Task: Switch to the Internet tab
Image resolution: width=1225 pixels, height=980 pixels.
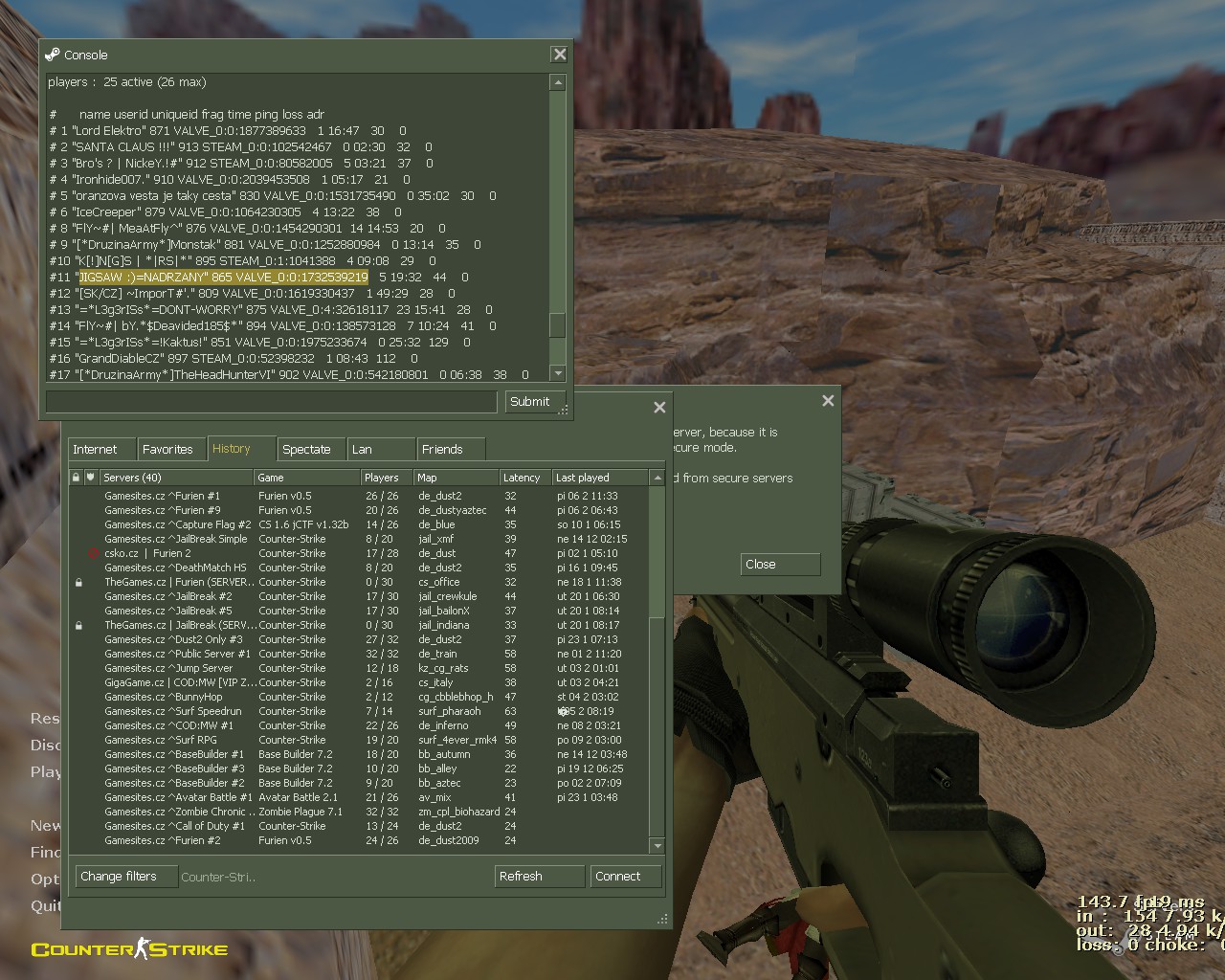Action: pyautogui.click(x=96, y=449)
